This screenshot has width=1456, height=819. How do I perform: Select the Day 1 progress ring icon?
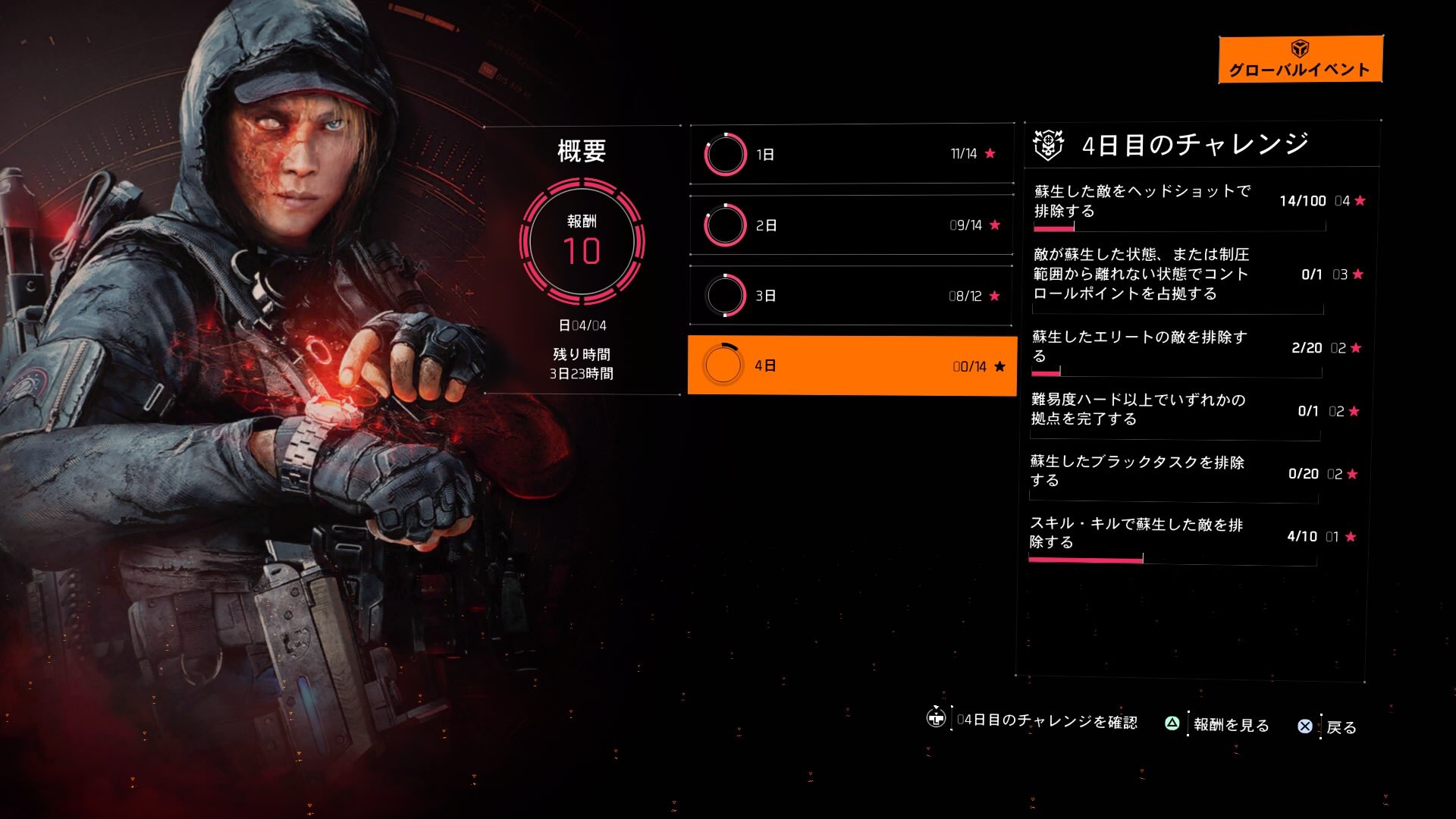(726, 153)
